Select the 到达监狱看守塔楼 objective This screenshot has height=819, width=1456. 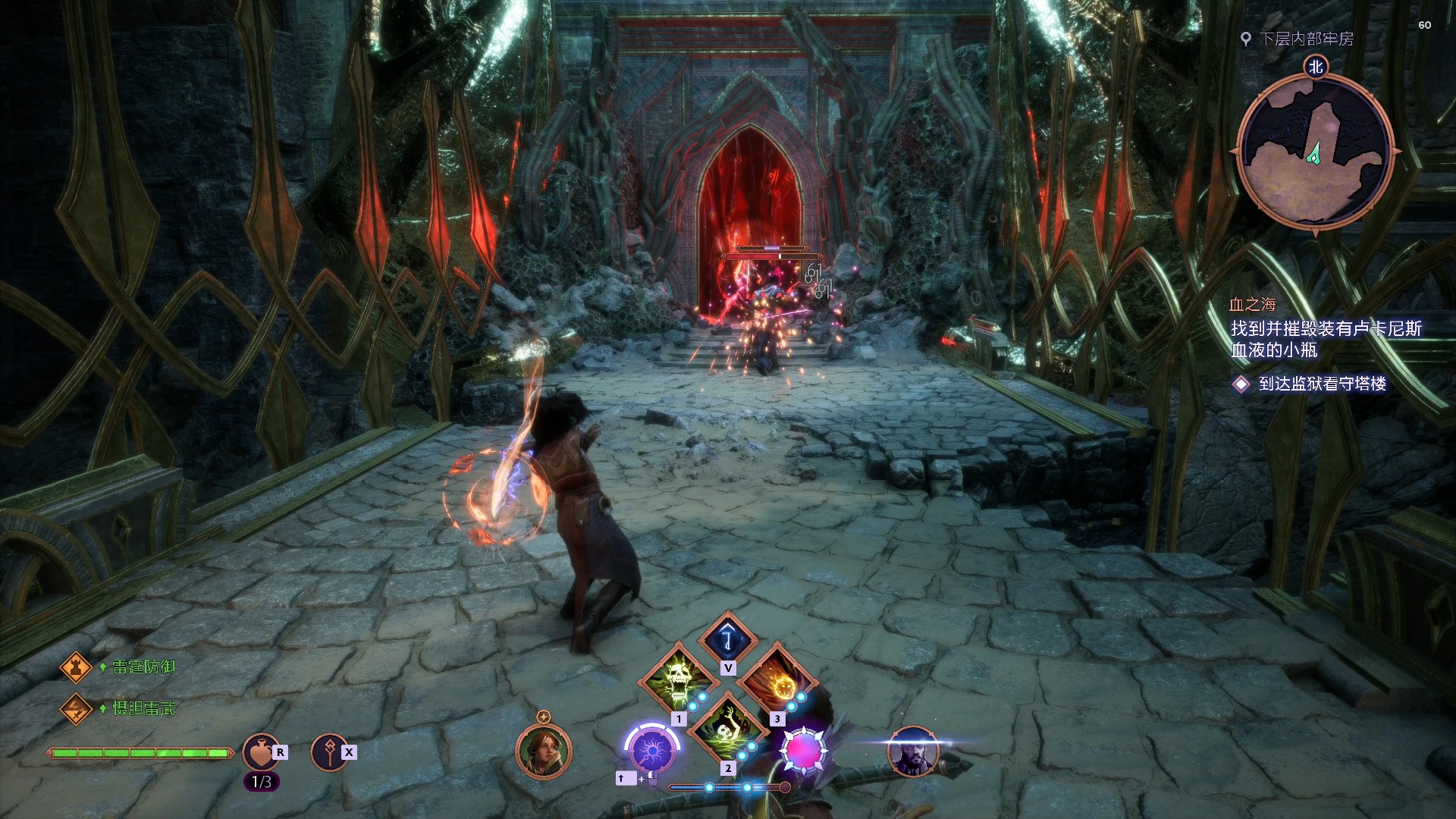pyautogui.click(x=1322, y=384)
